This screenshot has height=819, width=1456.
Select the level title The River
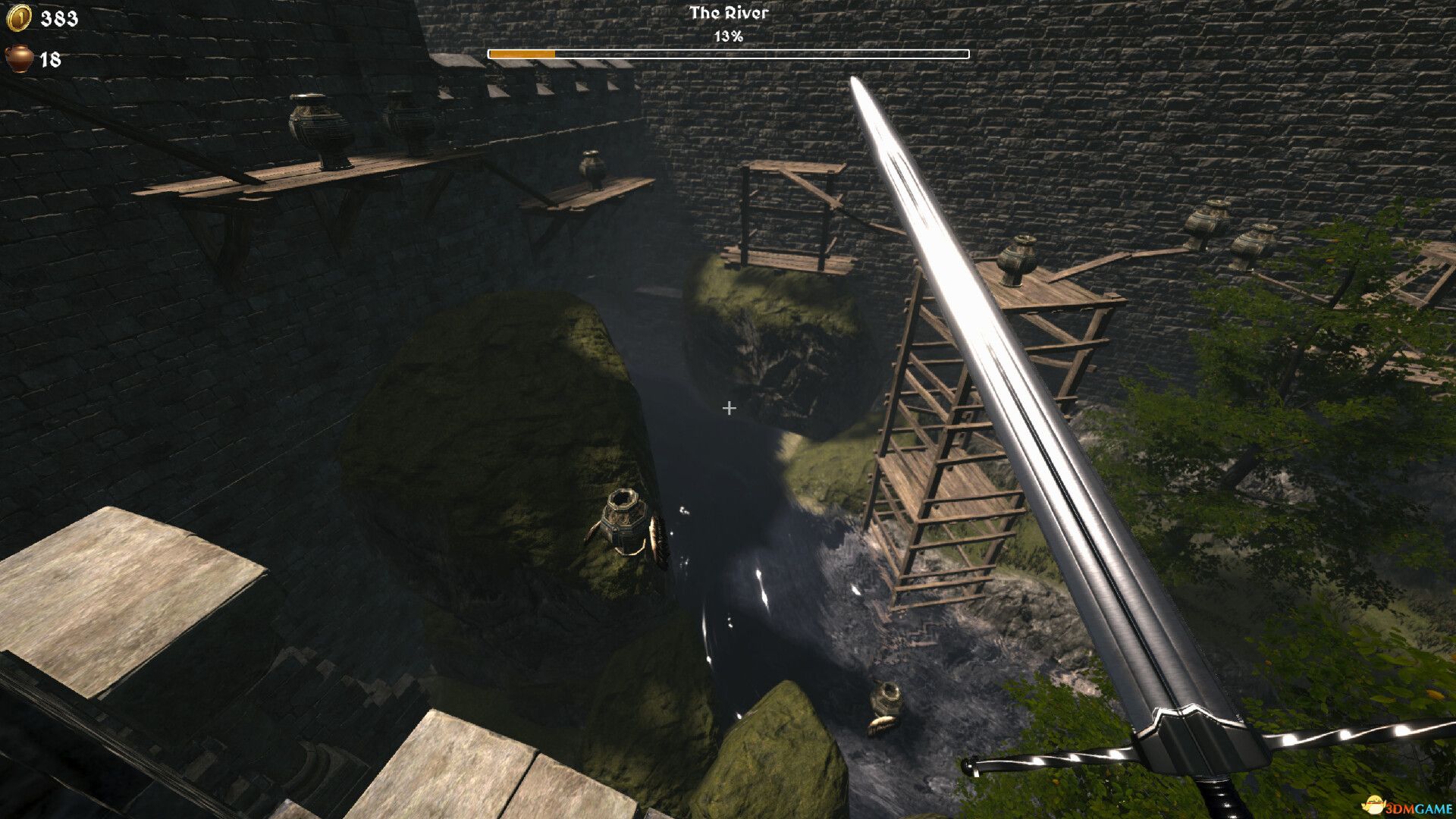[728, 13]
